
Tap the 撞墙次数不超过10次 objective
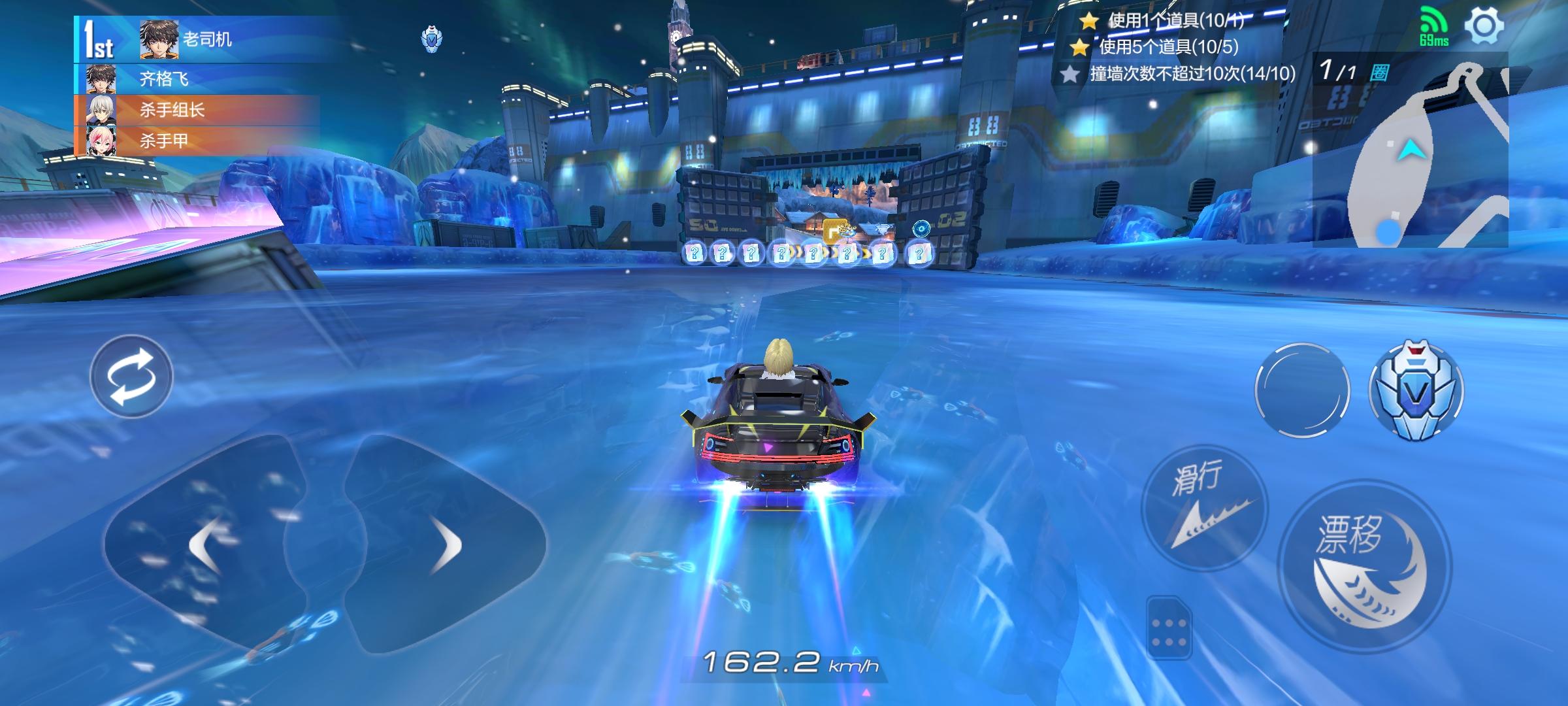(1192, 73)
